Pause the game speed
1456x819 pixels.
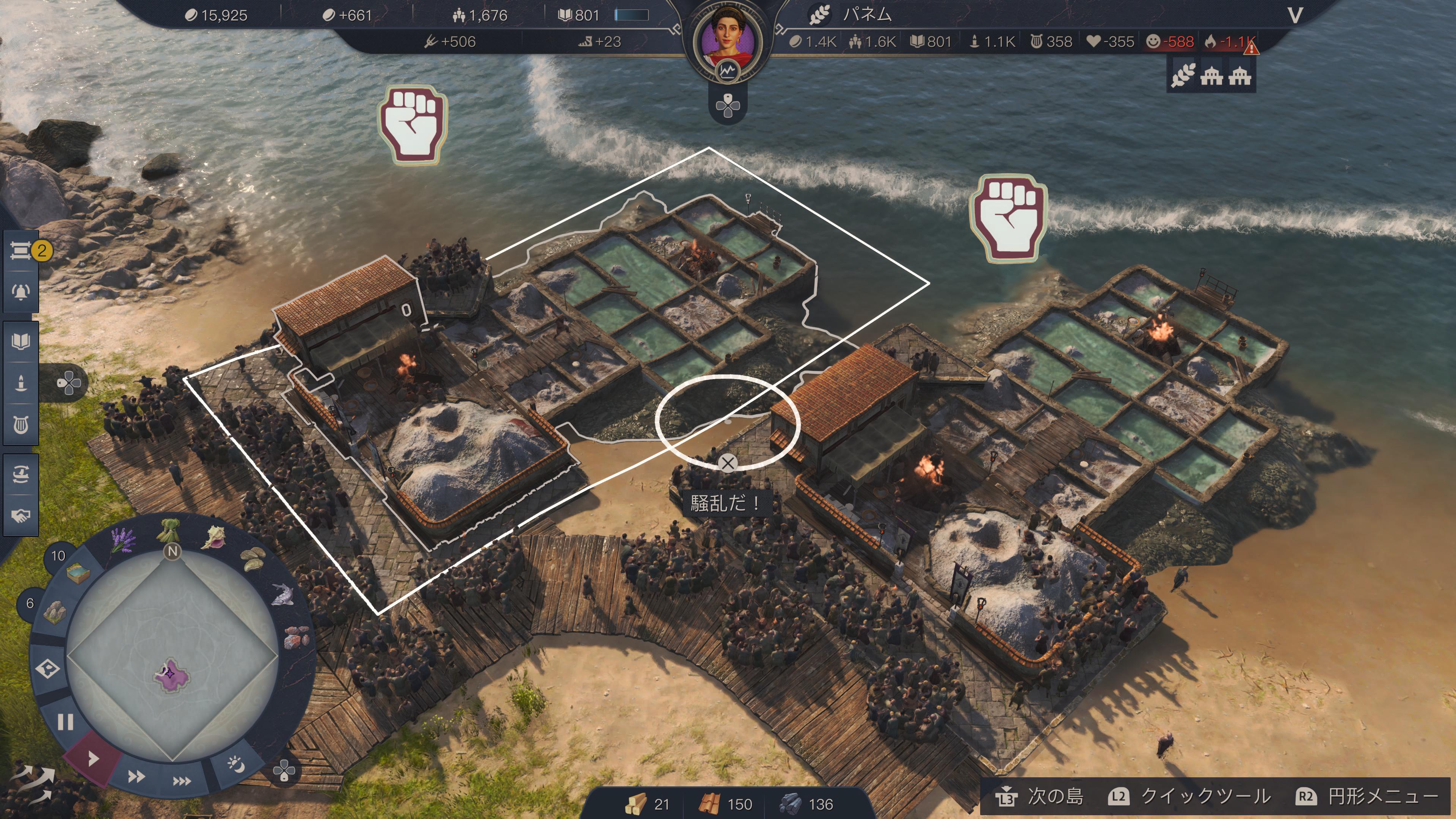66,722
